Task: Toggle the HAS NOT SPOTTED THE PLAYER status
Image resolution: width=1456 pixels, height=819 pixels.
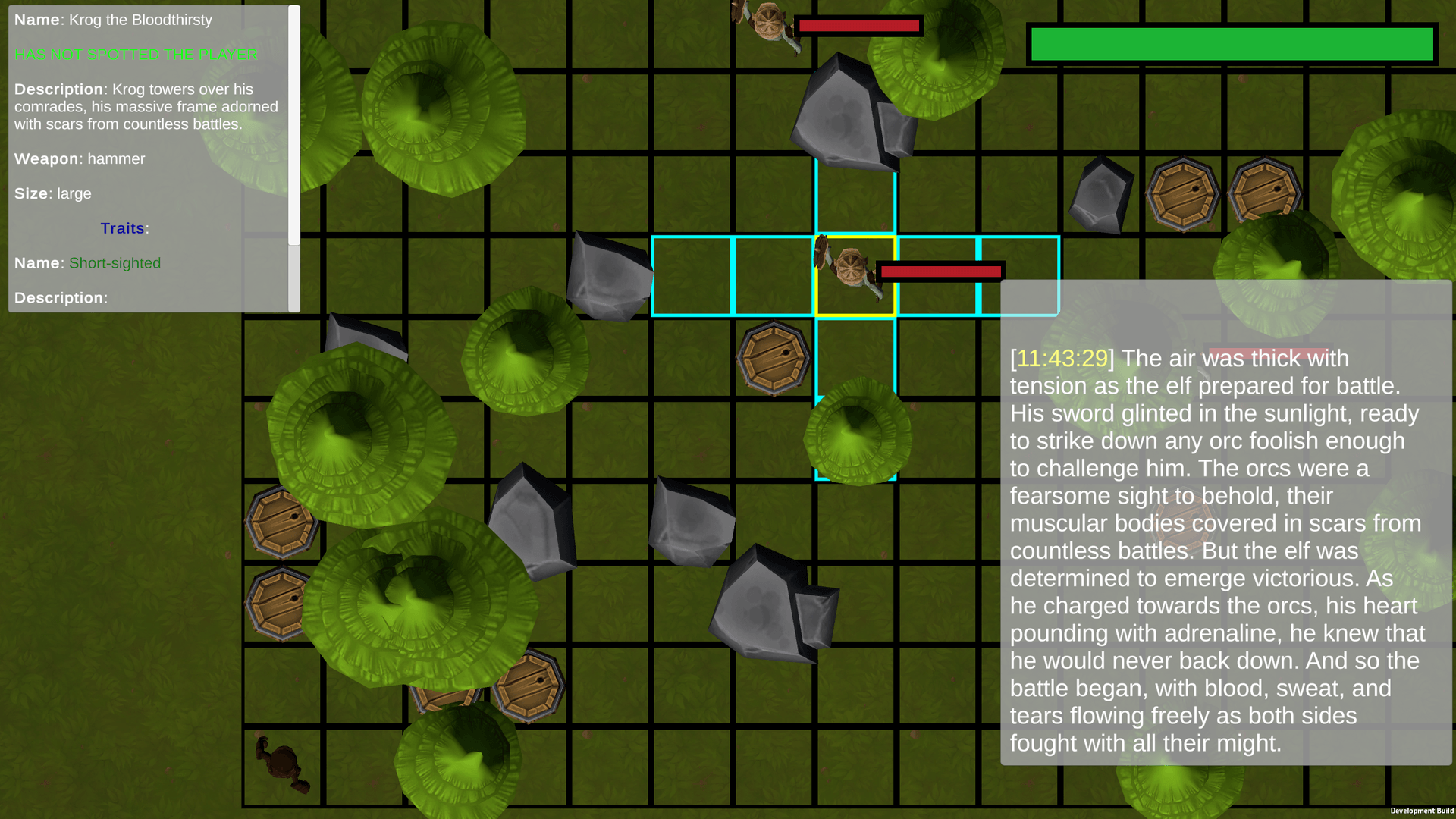Action: point(135,55)
